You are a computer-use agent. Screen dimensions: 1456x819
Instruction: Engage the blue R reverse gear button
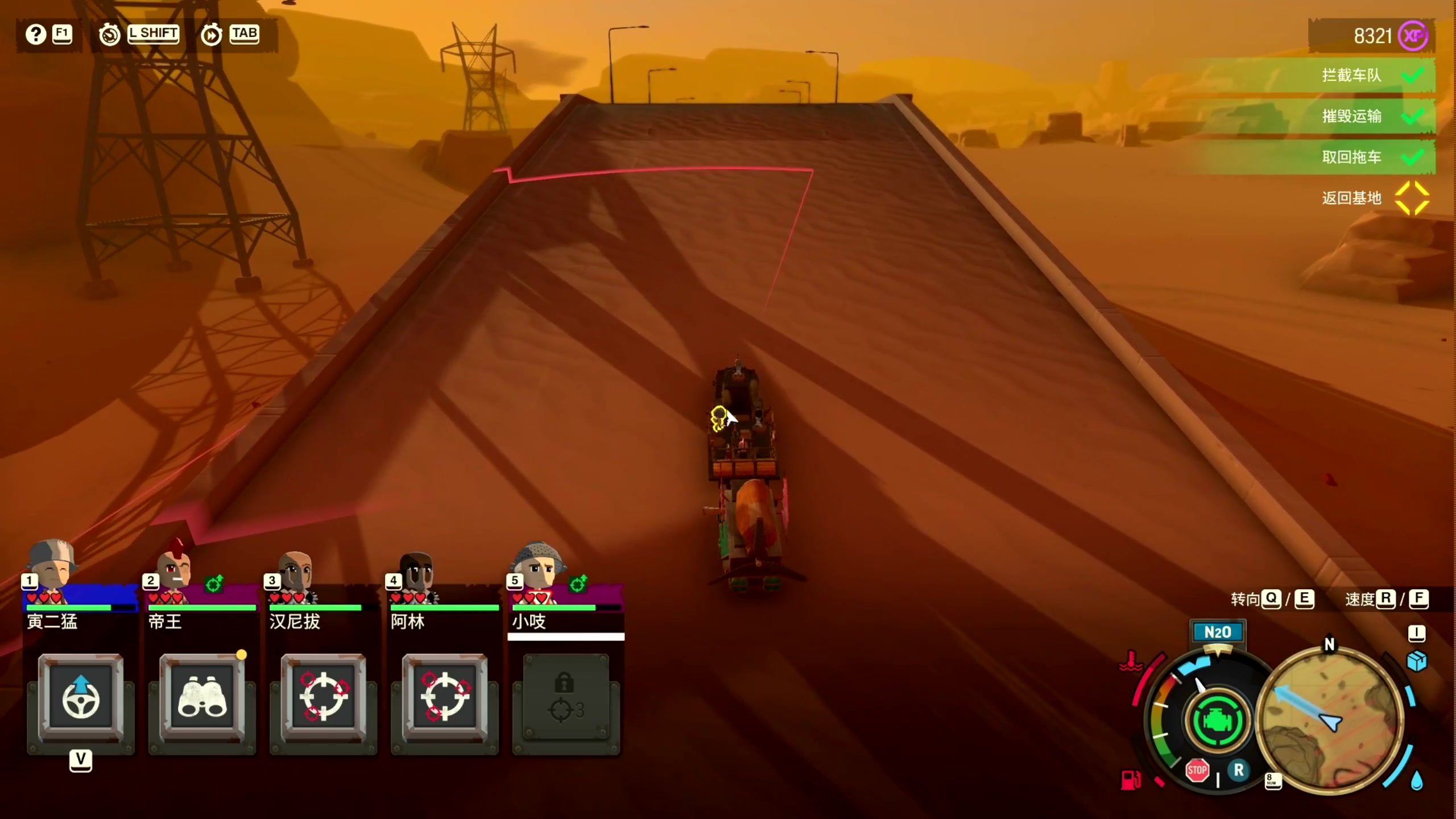[x=1238, y=771]
